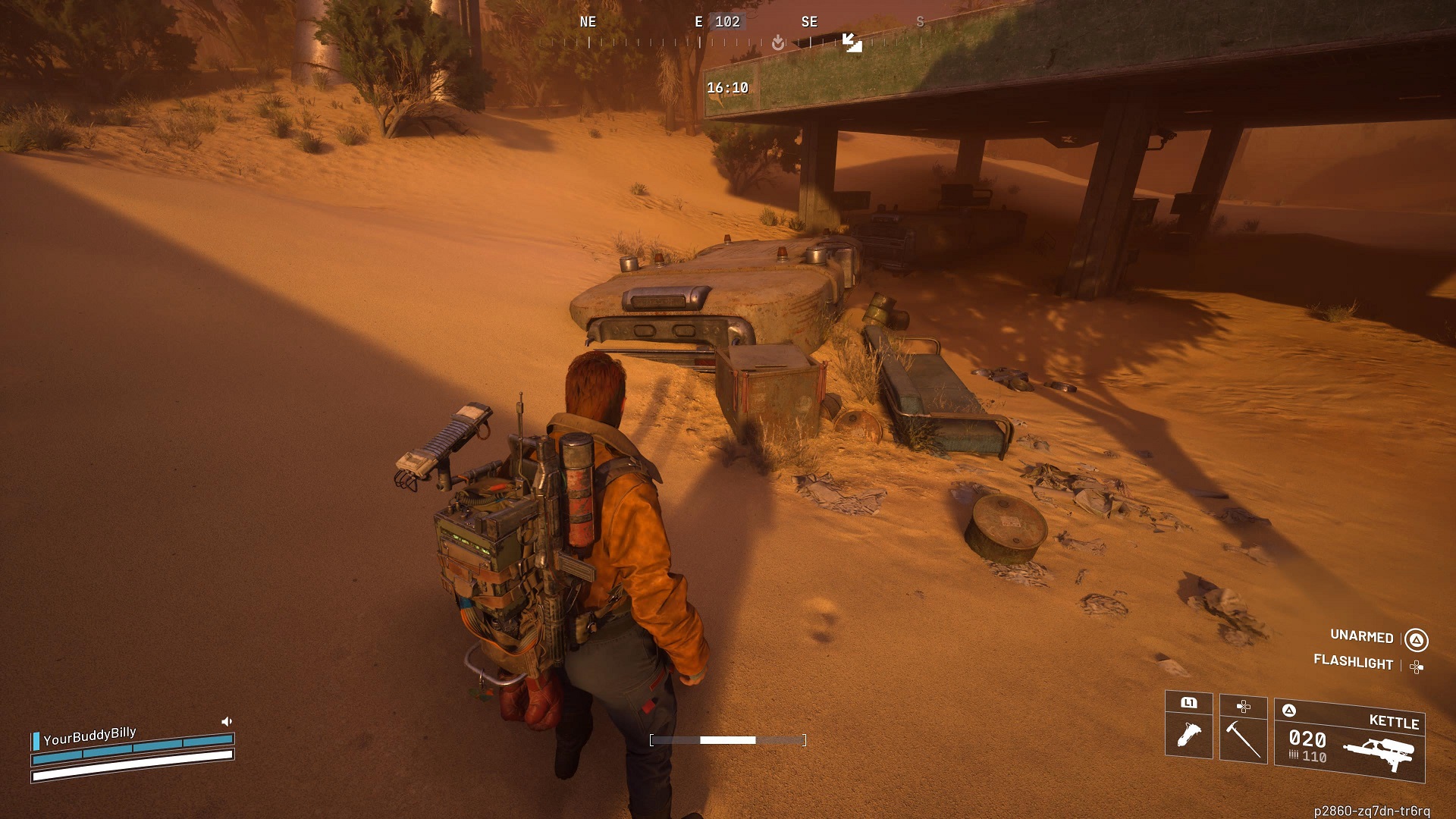Viewport: 1456px width, 819px height.
Task: Choose the pickaxe tool slot
Action: coord(1243,730)
